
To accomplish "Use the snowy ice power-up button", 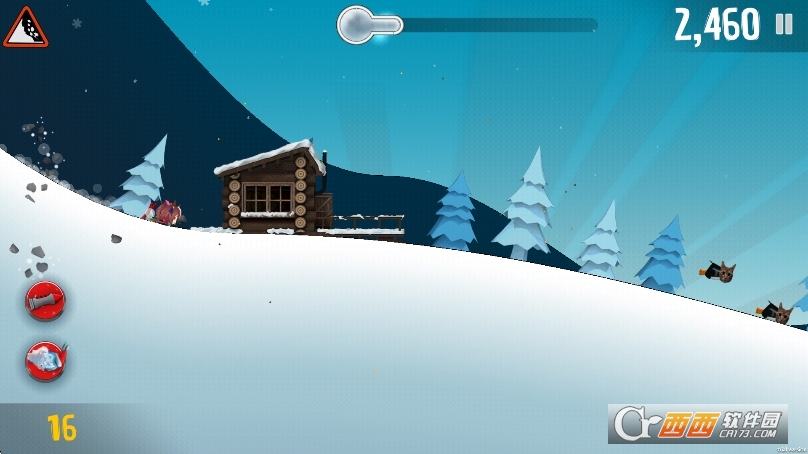I will tap(46, 359).
